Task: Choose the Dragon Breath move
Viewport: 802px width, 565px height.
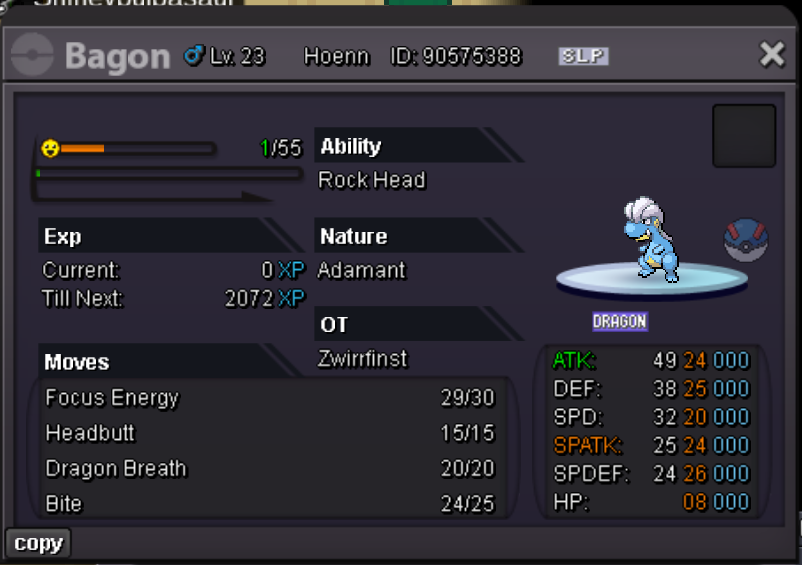Action: pyautogui.click(x=116, y=469)
